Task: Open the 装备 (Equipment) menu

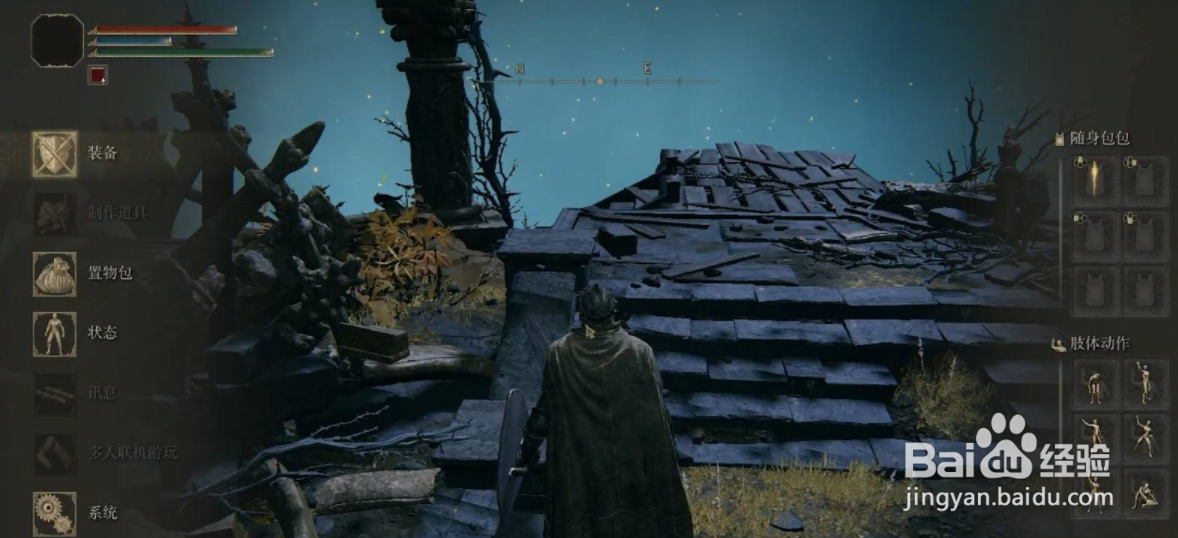Action: click(56, 153)
